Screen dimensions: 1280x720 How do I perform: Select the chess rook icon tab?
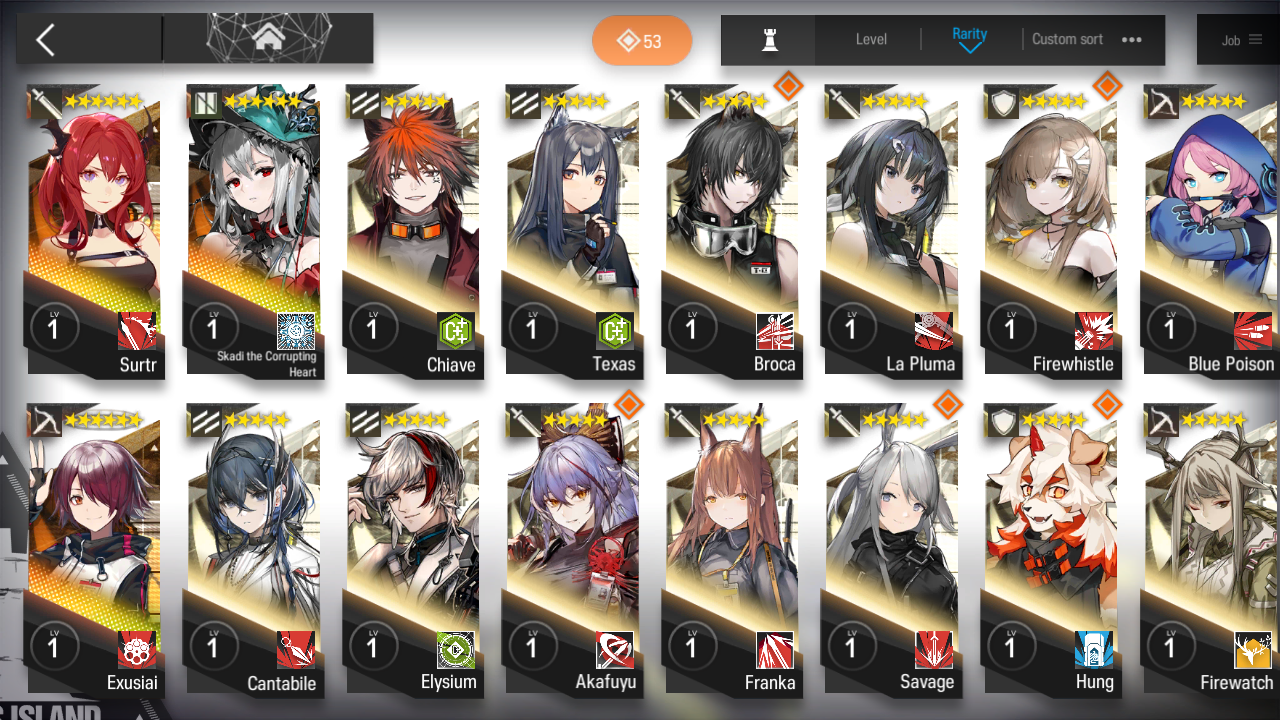(769, 40)
